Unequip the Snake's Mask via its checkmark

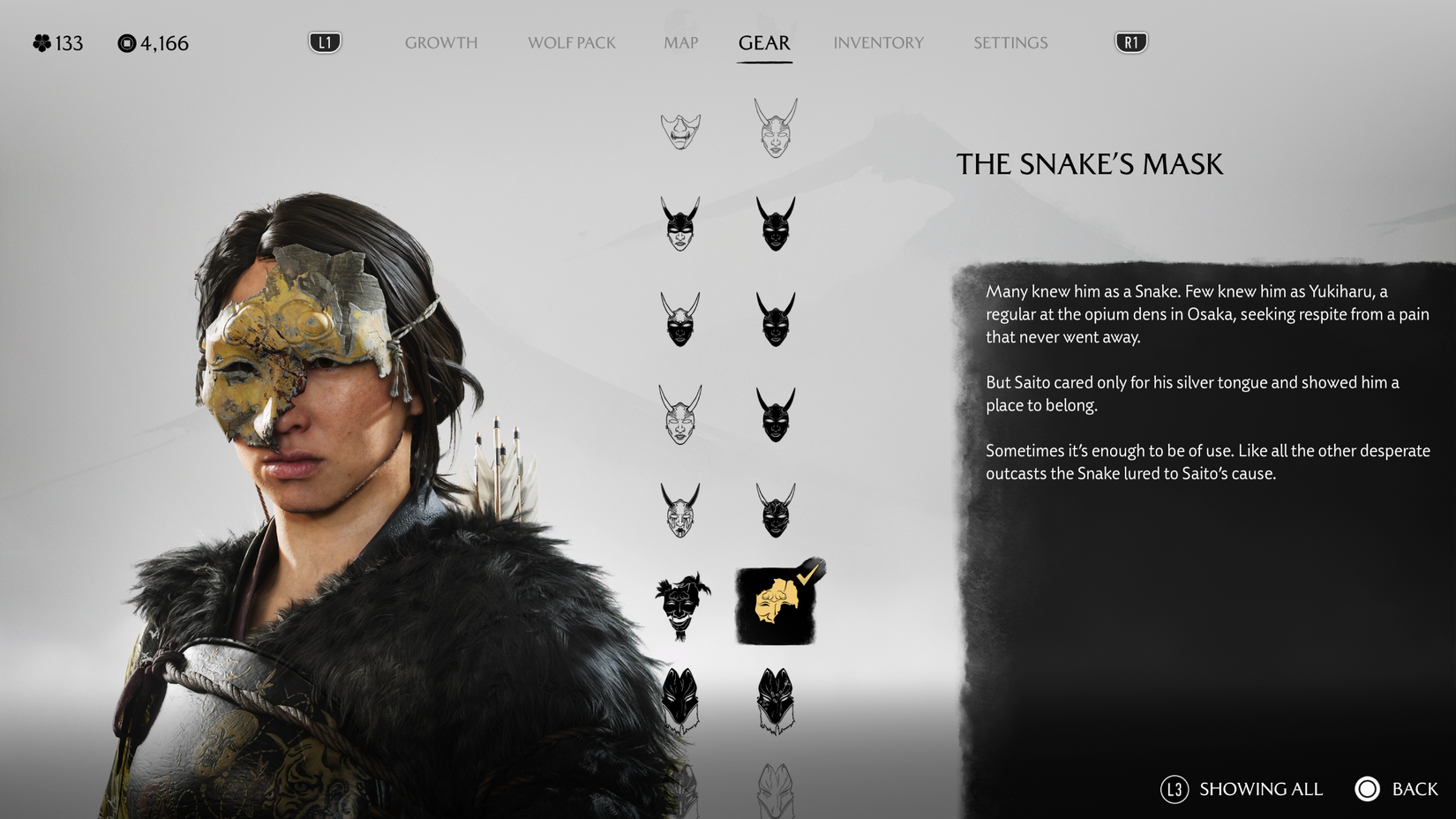808,574
